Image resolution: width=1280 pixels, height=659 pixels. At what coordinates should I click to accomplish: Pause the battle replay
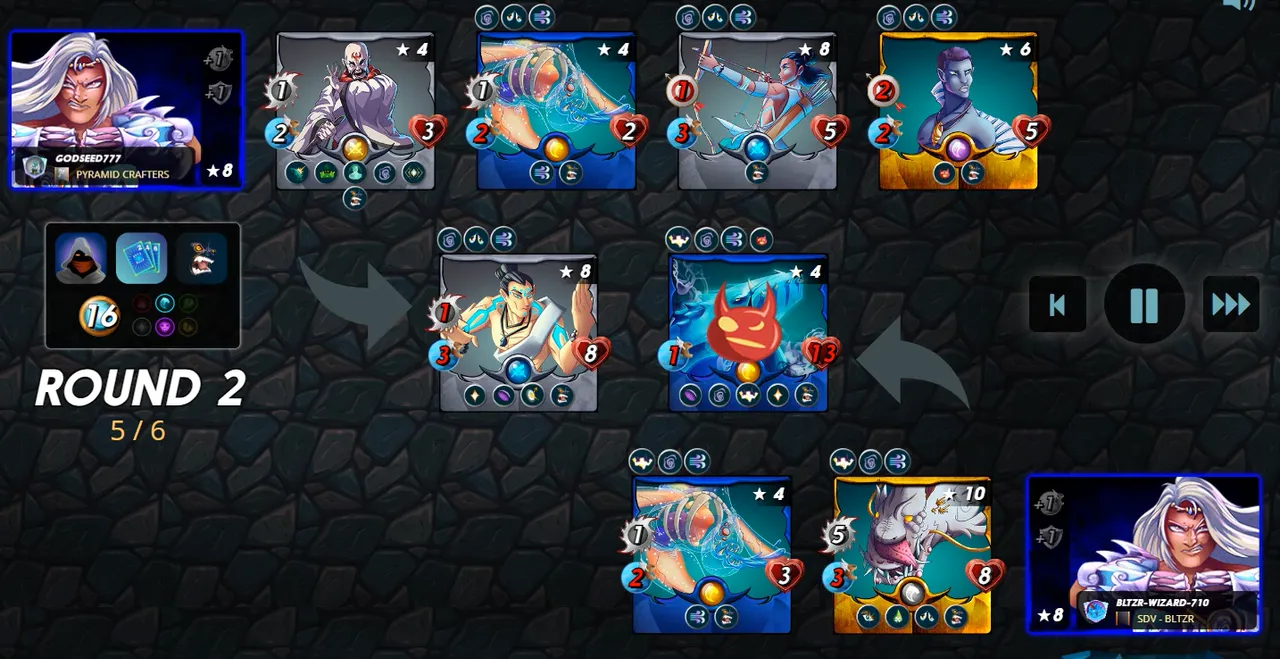tap(1144, 304)
